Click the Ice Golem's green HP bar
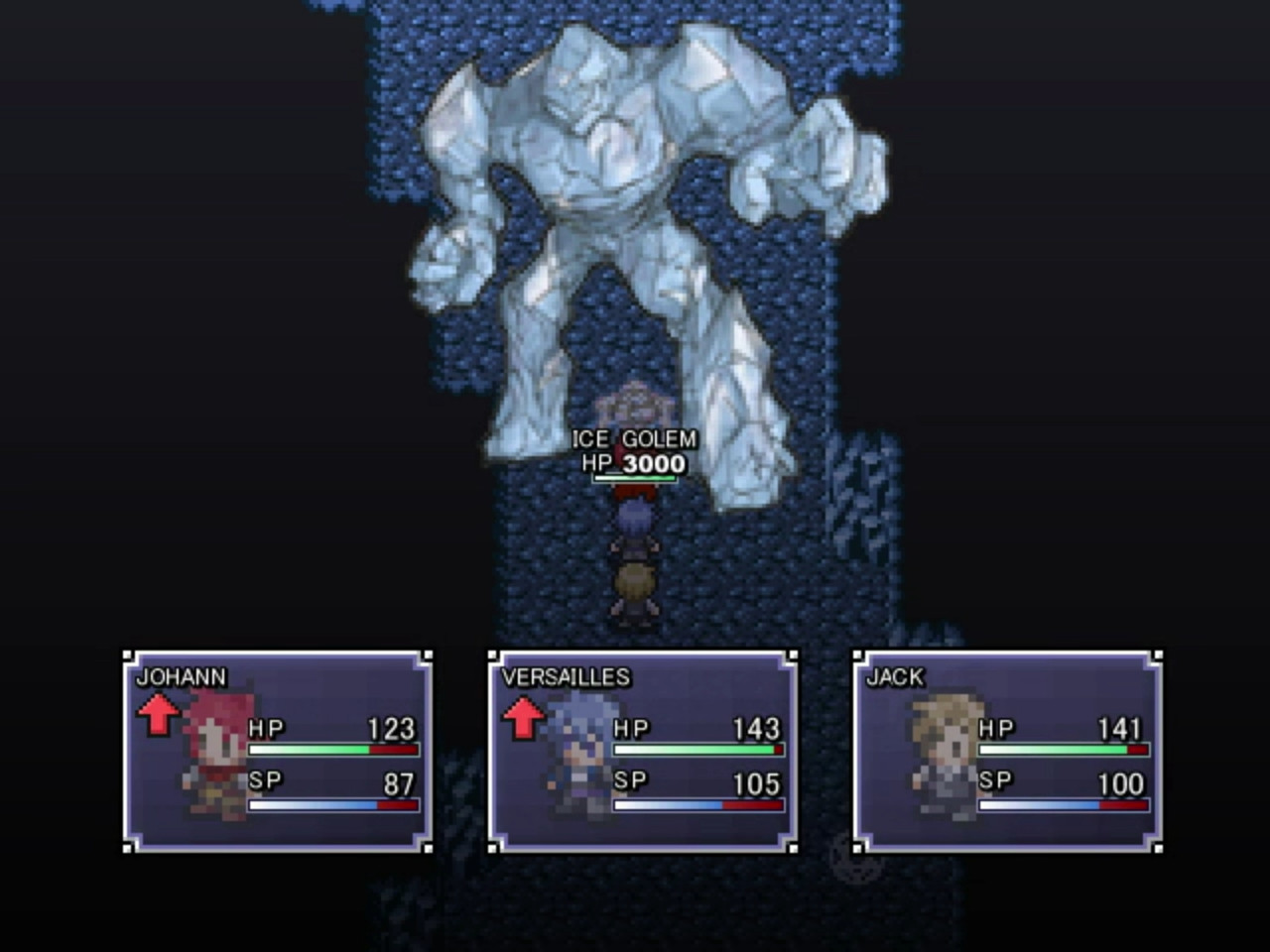Image resolution: width=1270 pixels, height=952 pixels. [635, 477]
